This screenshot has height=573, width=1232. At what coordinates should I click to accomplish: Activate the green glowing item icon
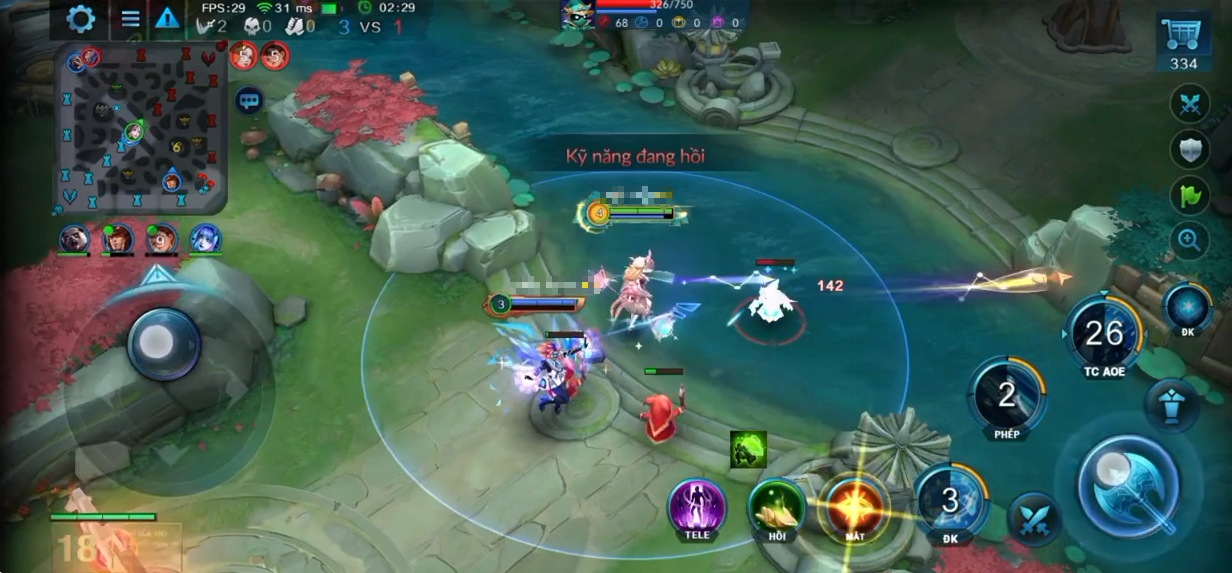(x=748, y=449)
